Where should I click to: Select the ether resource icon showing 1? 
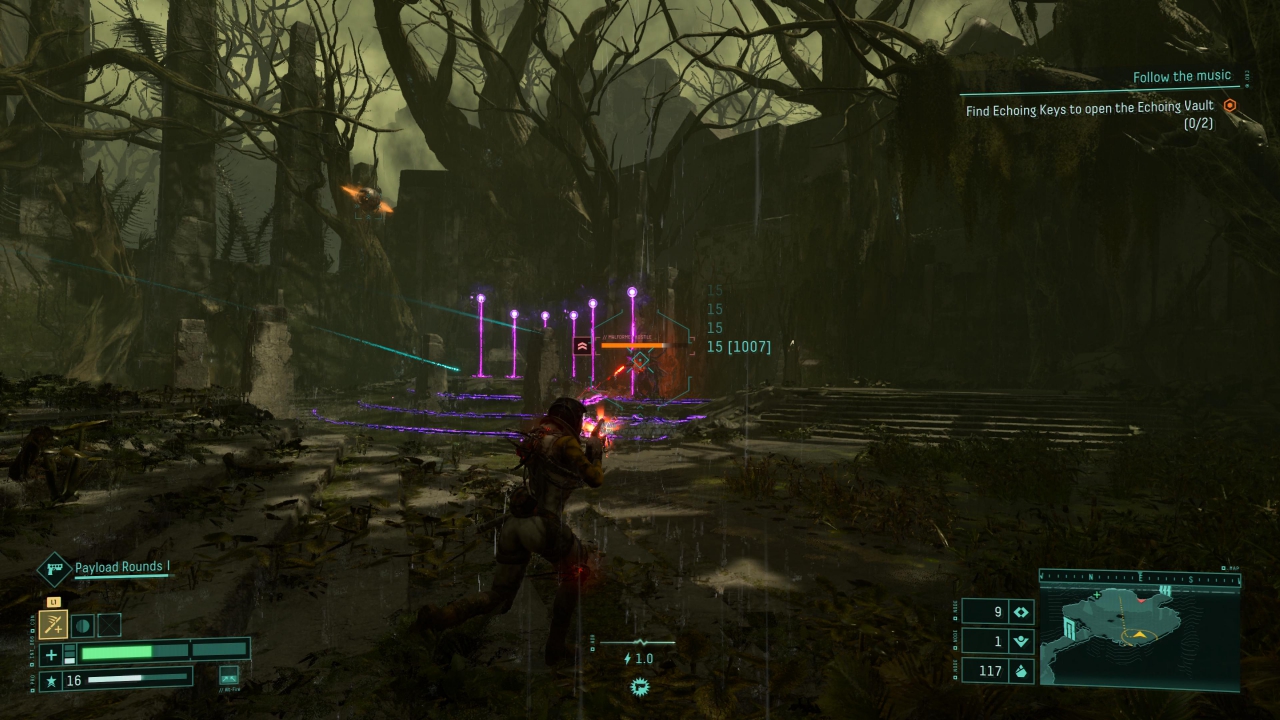tap(1021, 641)
